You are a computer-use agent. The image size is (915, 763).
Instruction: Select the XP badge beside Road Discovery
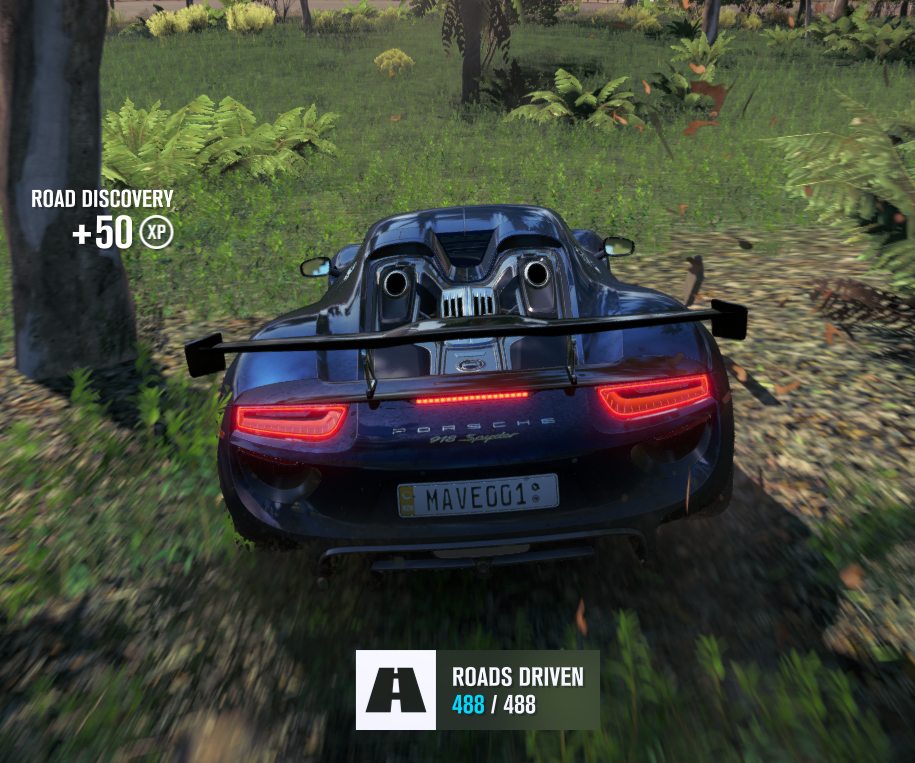156,233
